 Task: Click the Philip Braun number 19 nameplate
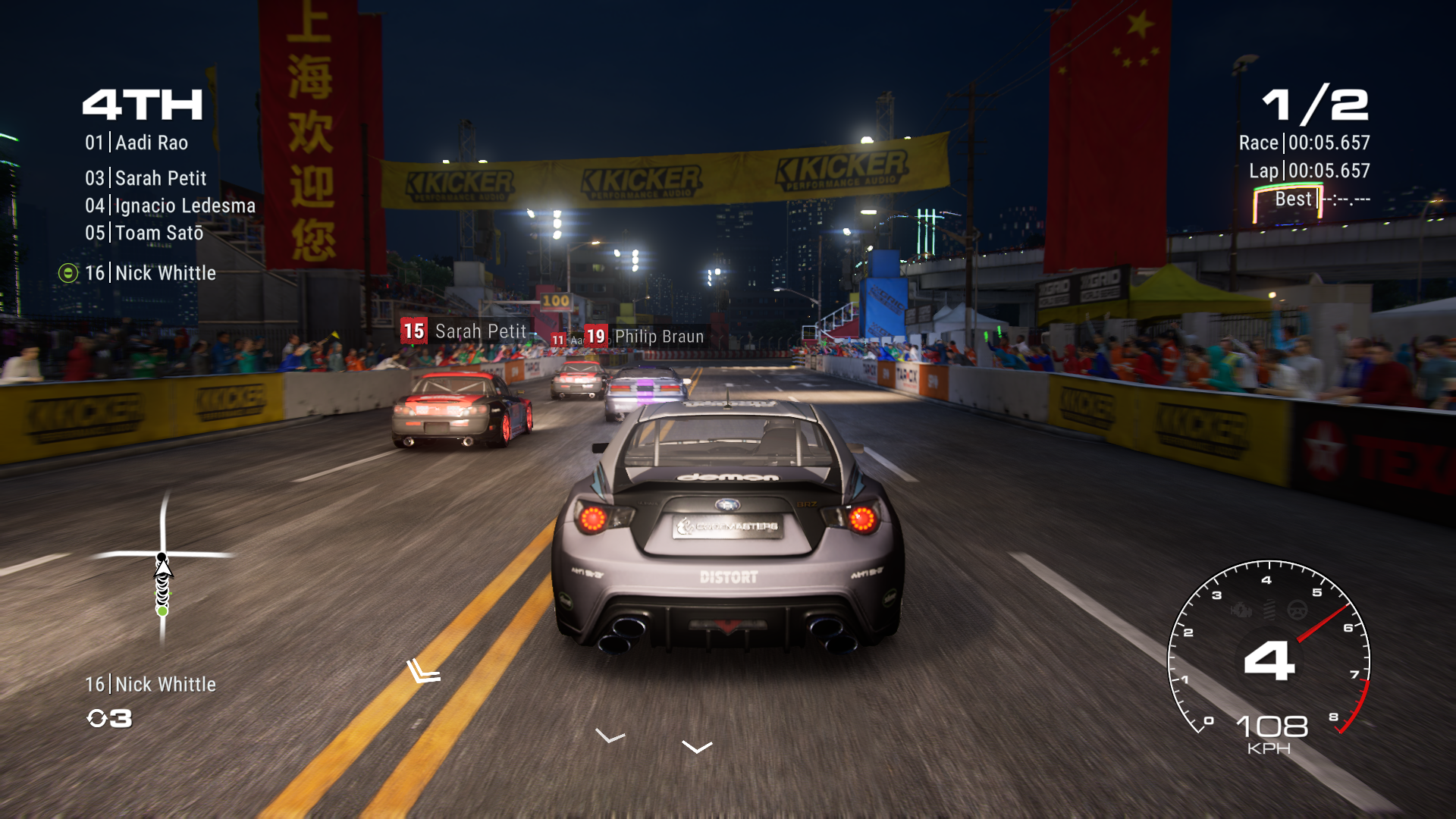pyautogui.click(x=645, y=336)
